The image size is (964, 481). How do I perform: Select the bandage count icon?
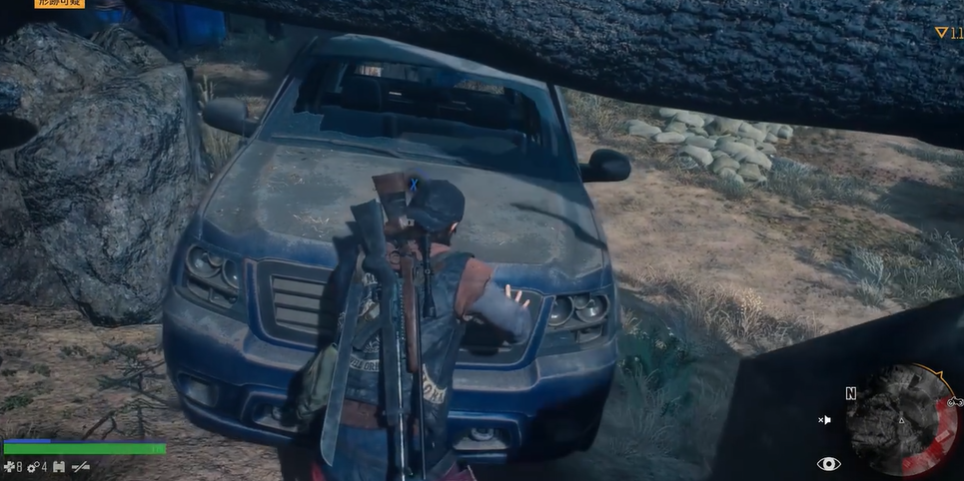11,466
